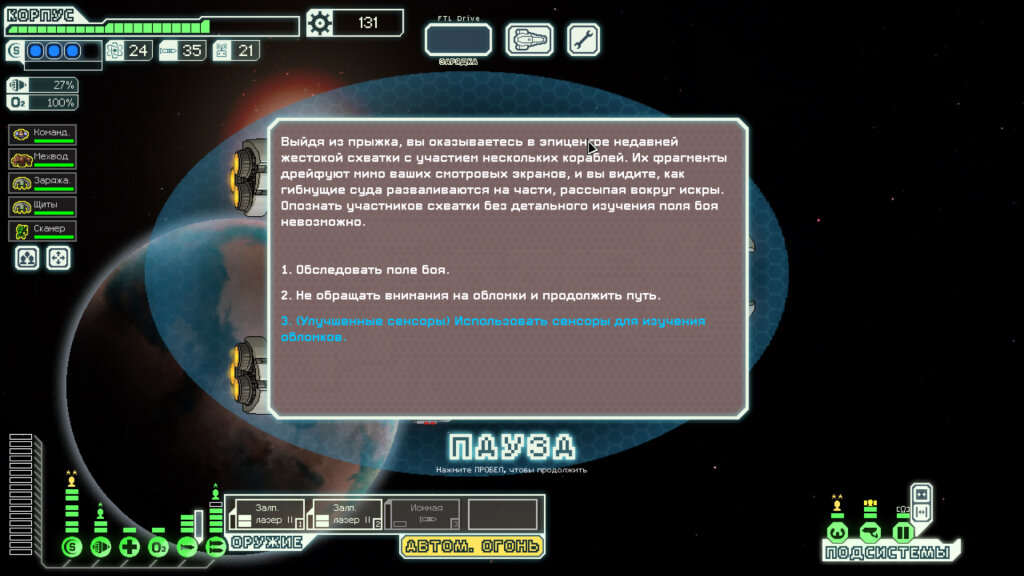Toggle the АВТОМ. ОГОНЬ autofire button
Screen dimensions: 1024x576
click(472, 546)
